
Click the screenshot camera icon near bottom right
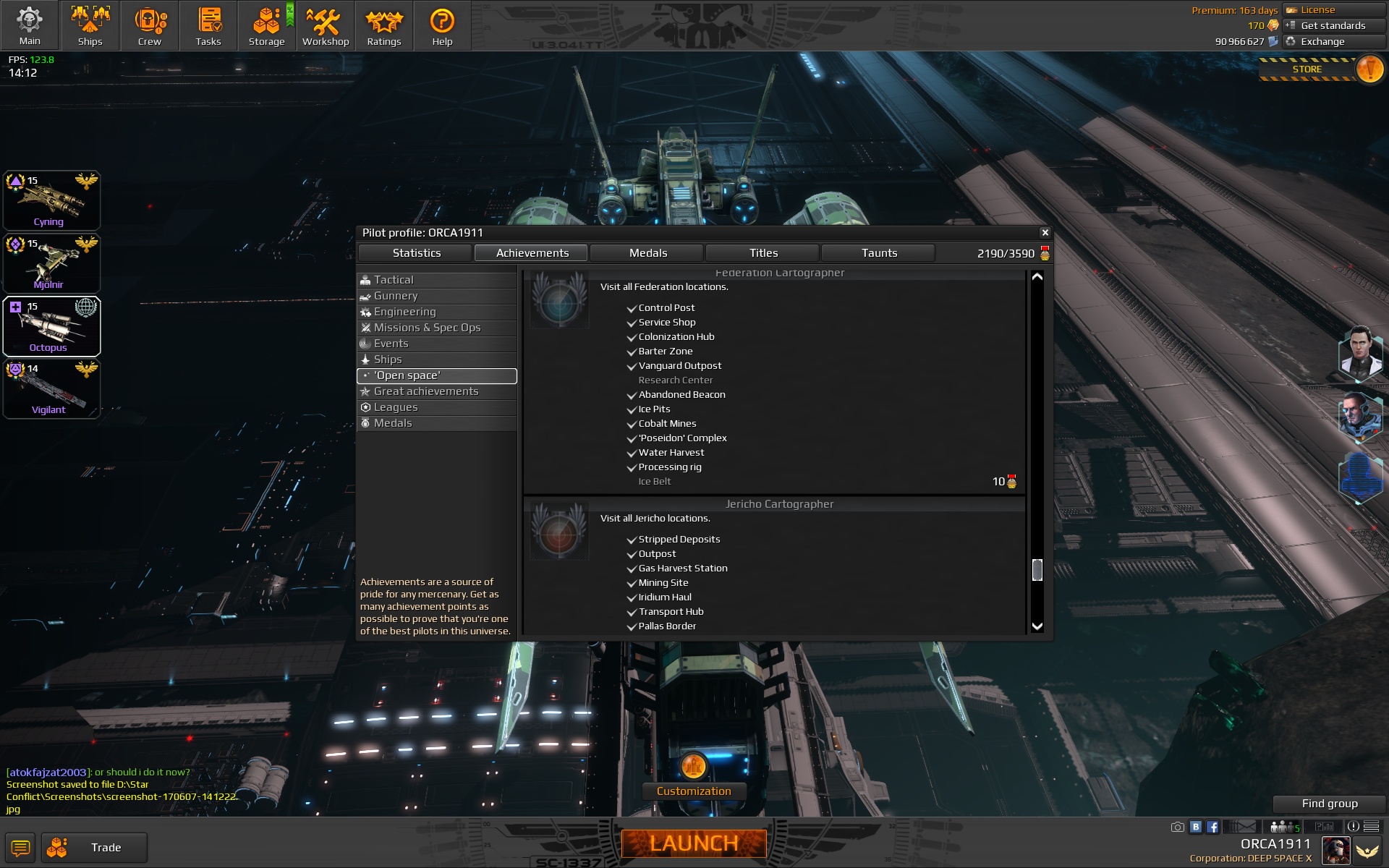coord(1178,827)
